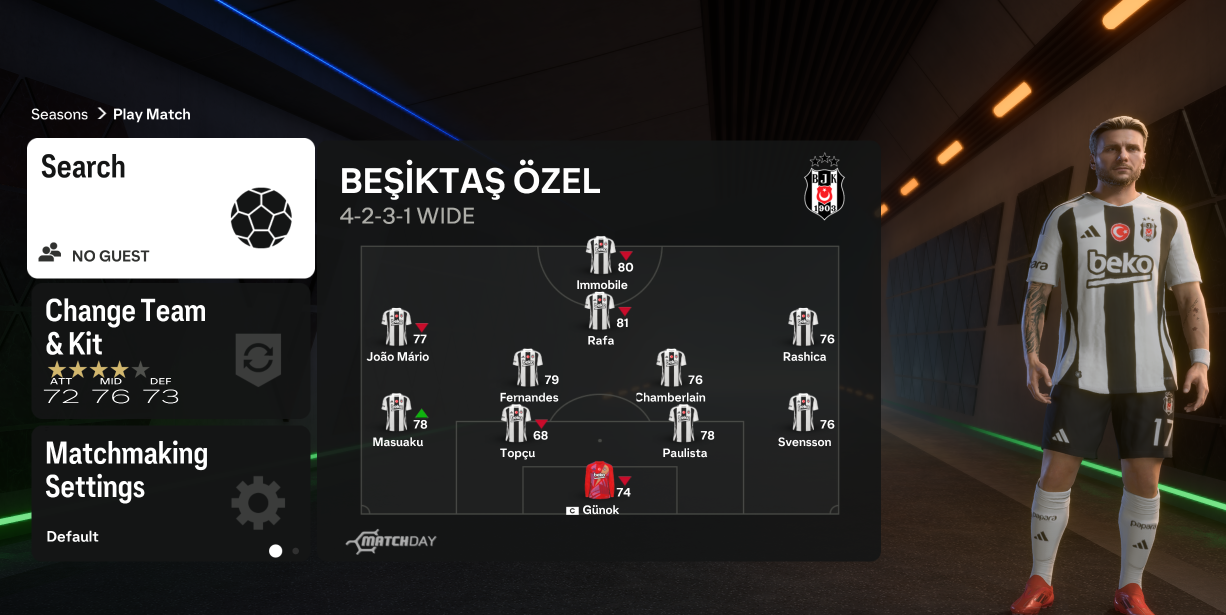1226x615 pixels.
Task: Choose centre back Topçu
Action: coord(516,424)
